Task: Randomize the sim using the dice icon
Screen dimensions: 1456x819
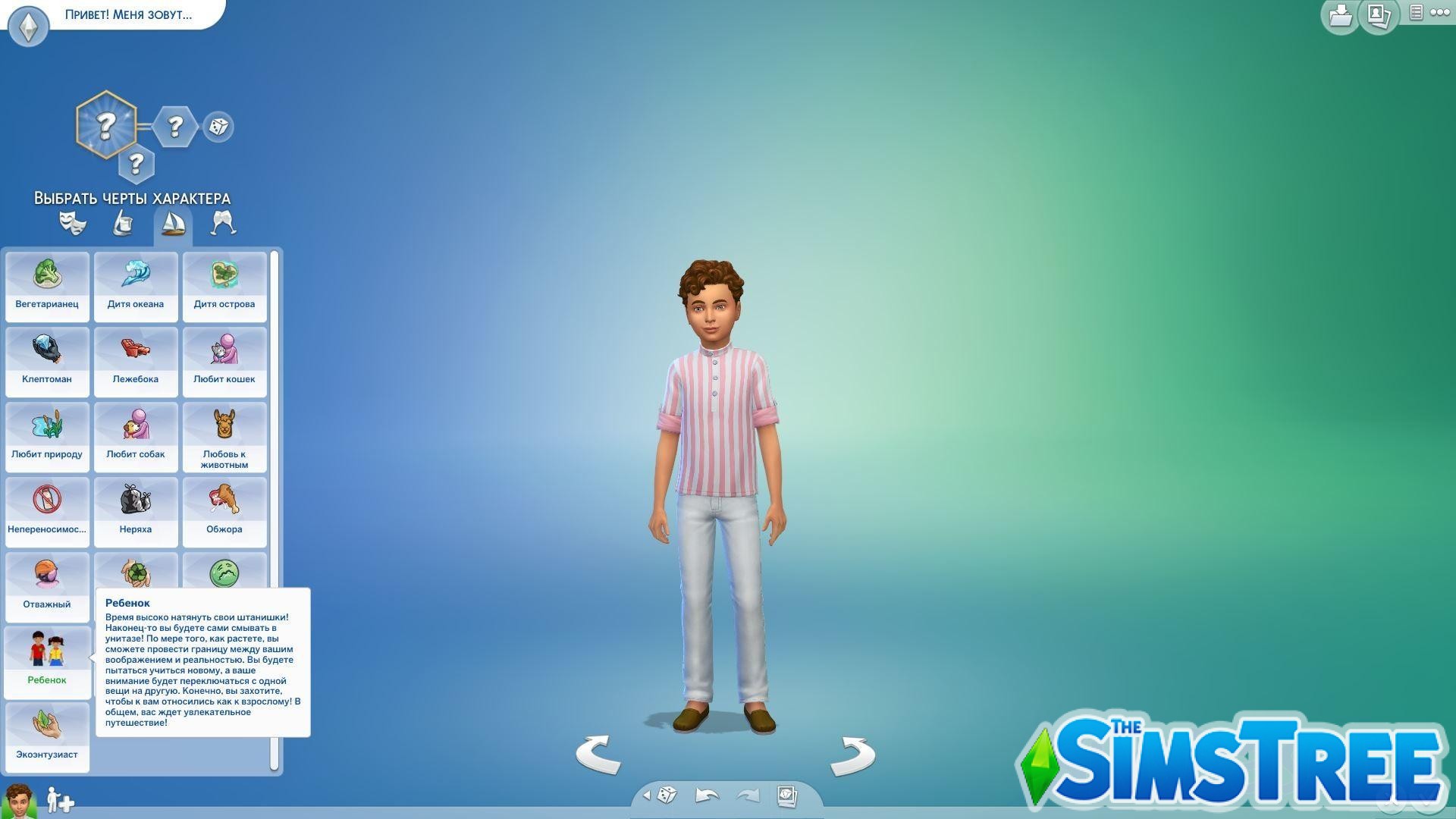Action: point(667,795)
